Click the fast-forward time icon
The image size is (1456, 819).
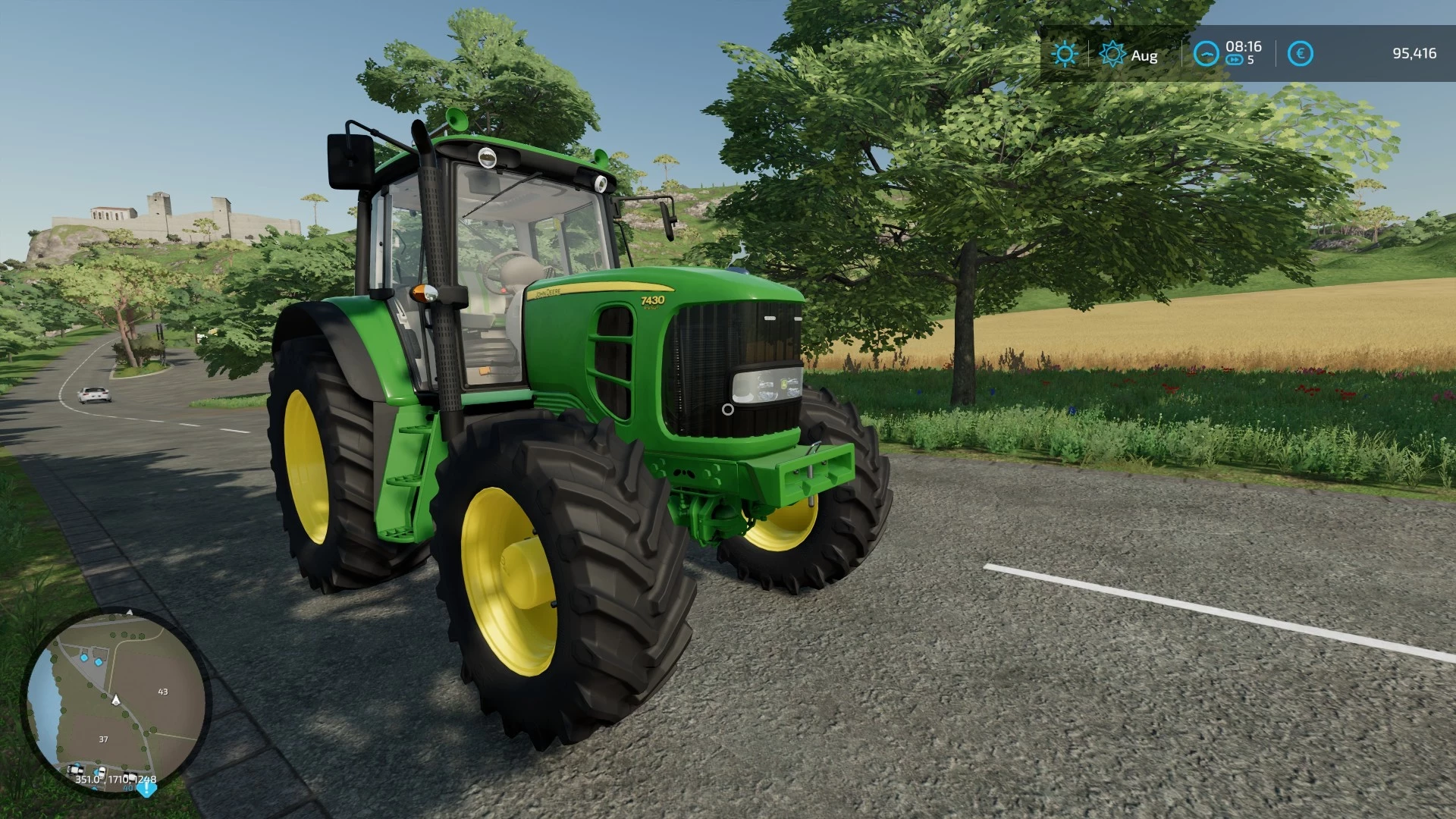1236,58
